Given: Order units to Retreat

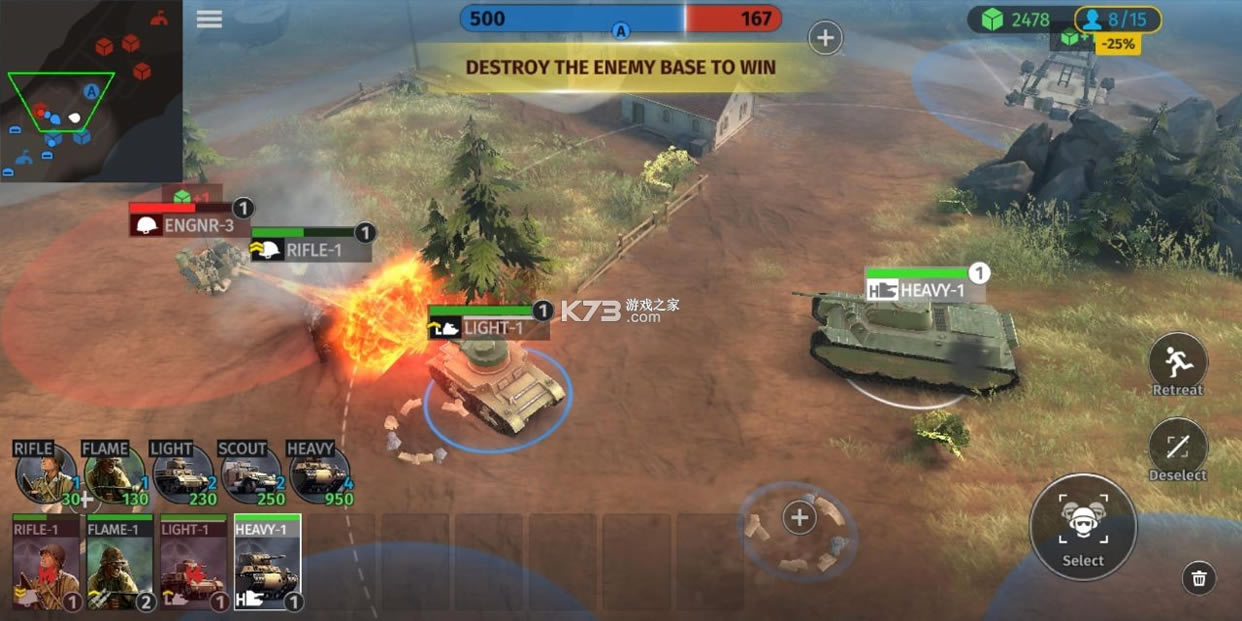Looking at the screenshot, I should [x=1177, y=364].
